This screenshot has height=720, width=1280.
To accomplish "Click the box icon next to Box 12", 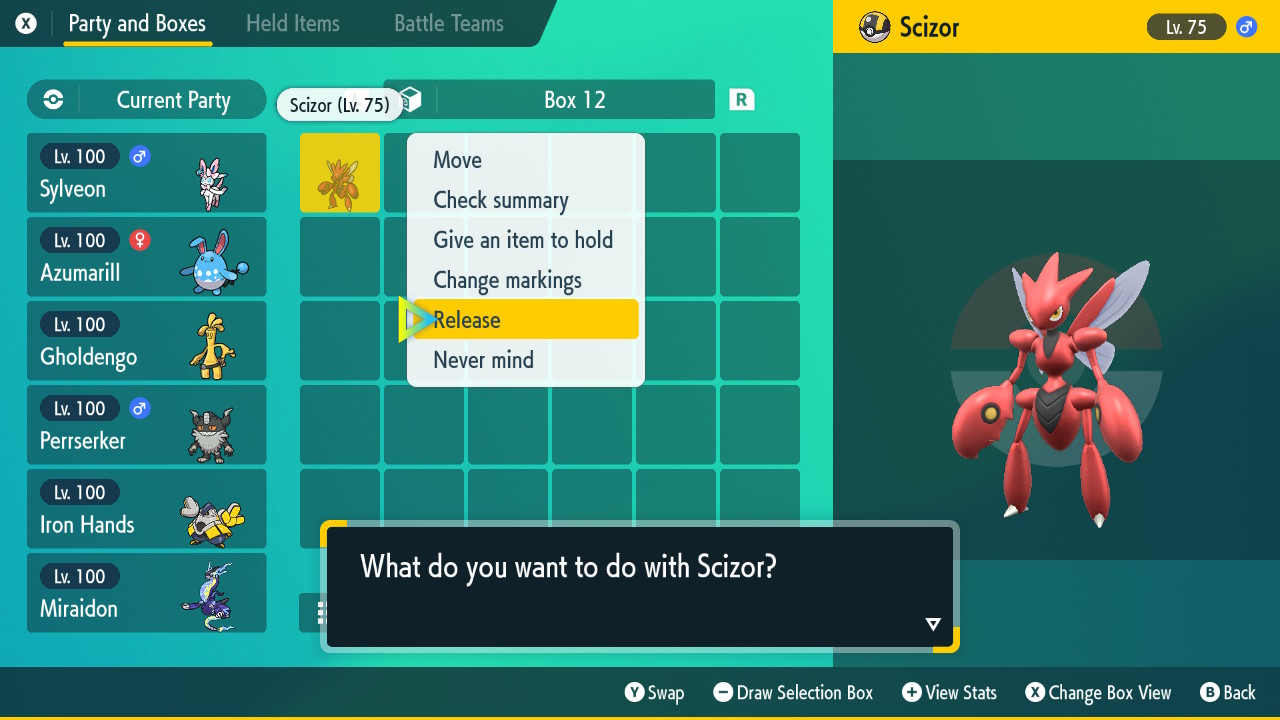I will click(409, 99).
